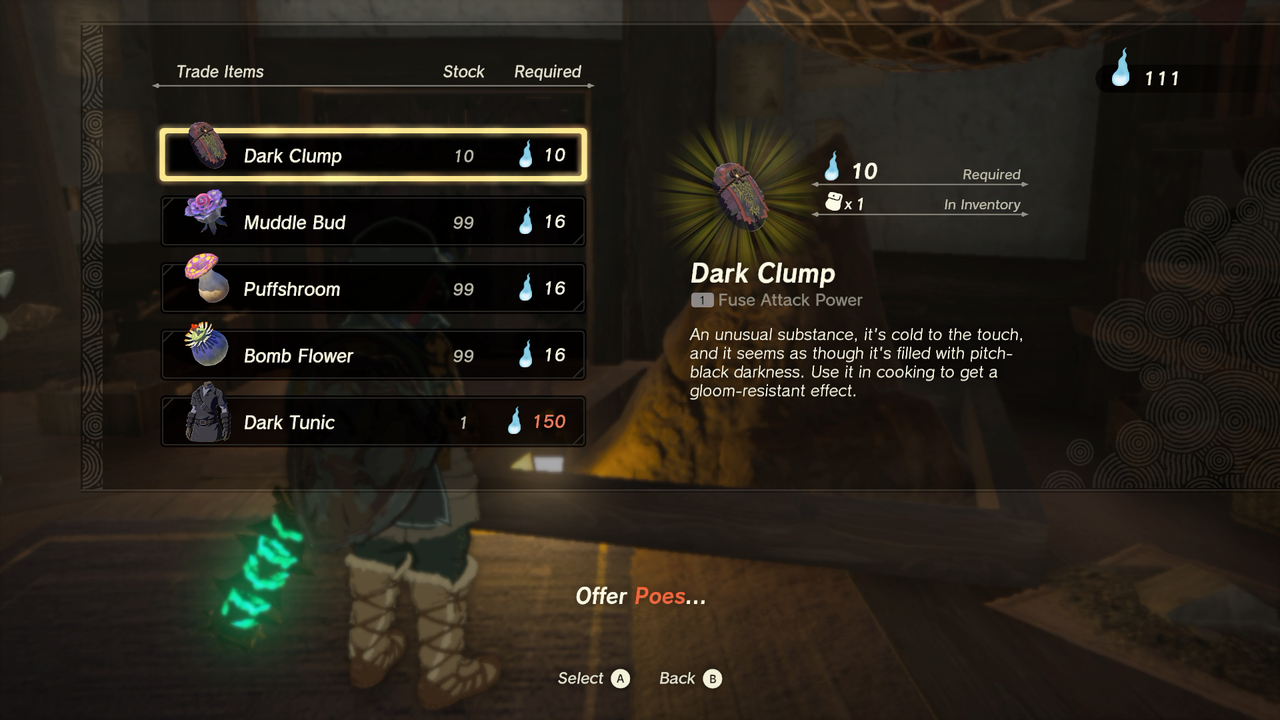Pick the Puffshroom trade entry
The height and width of the screenshot is (720, 1280).
tap(373, 289)
